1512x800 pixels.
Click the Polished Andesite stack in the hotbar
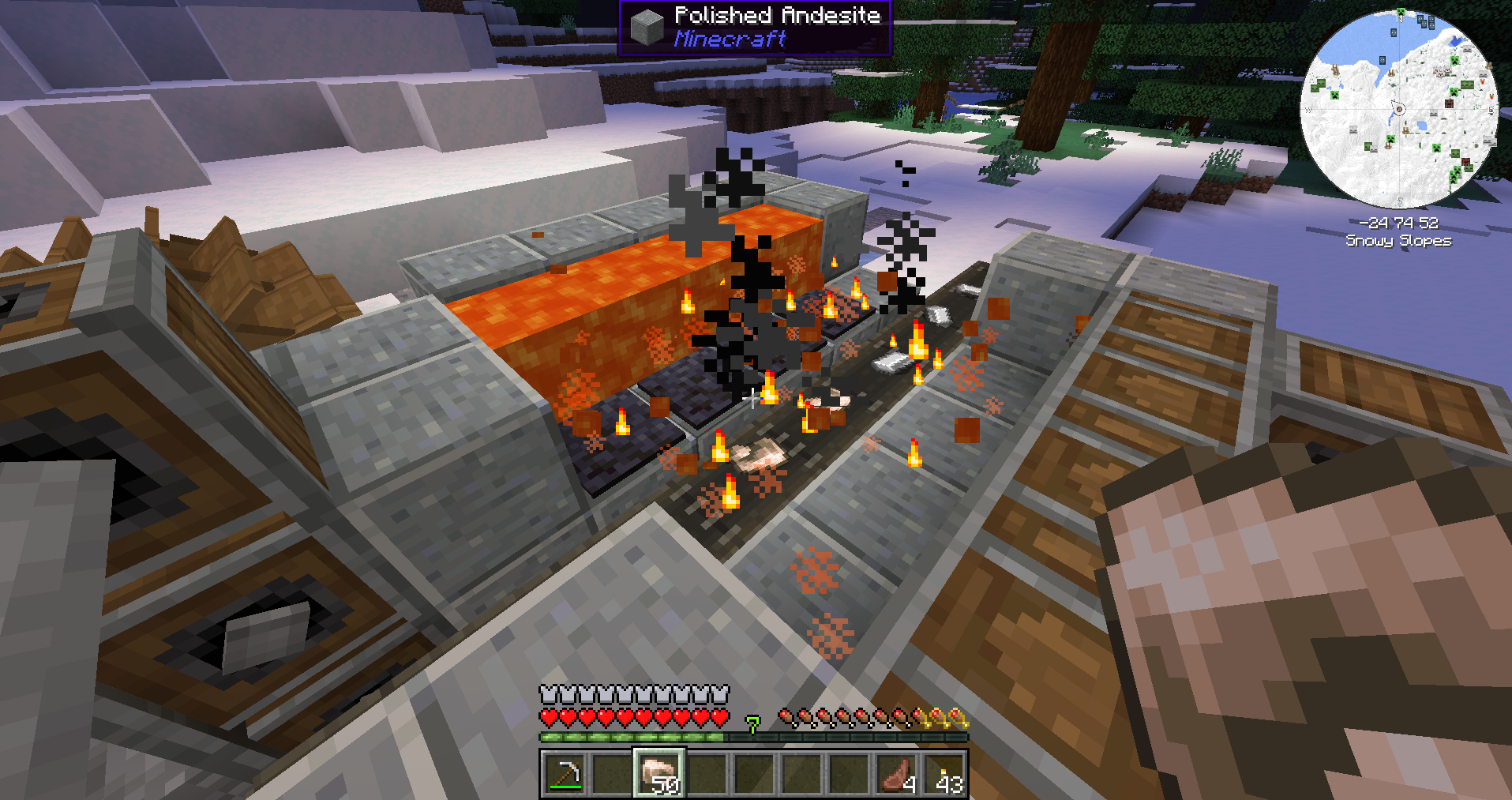[x=659, y=776]
